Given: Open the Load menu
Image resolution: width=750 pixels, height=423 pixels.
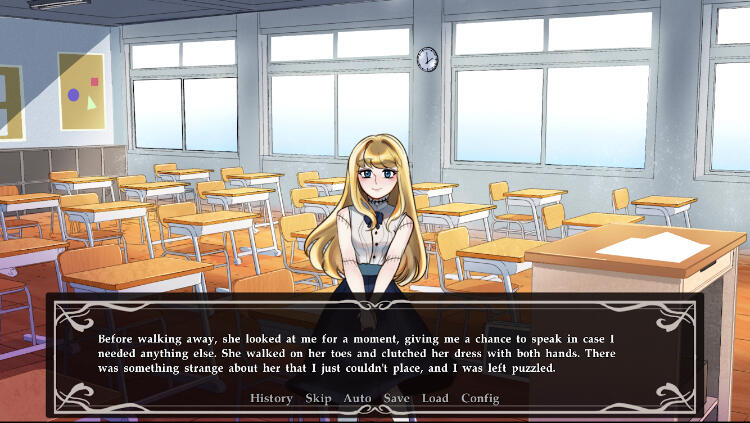Looking at the screenshot, I should tap(435, 398).
